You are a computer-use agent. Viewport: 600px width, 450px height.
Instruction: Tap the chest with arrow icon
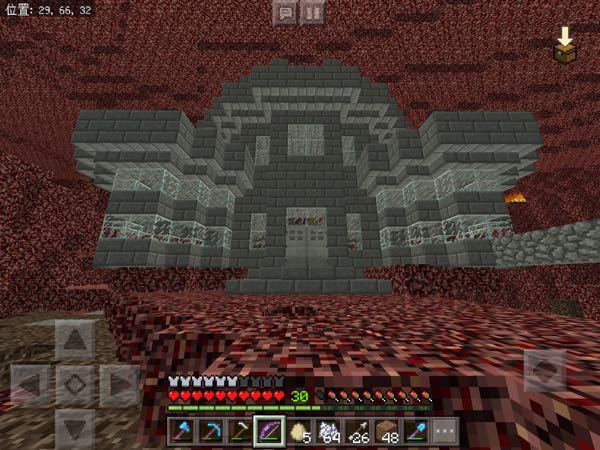pos(567,45)
